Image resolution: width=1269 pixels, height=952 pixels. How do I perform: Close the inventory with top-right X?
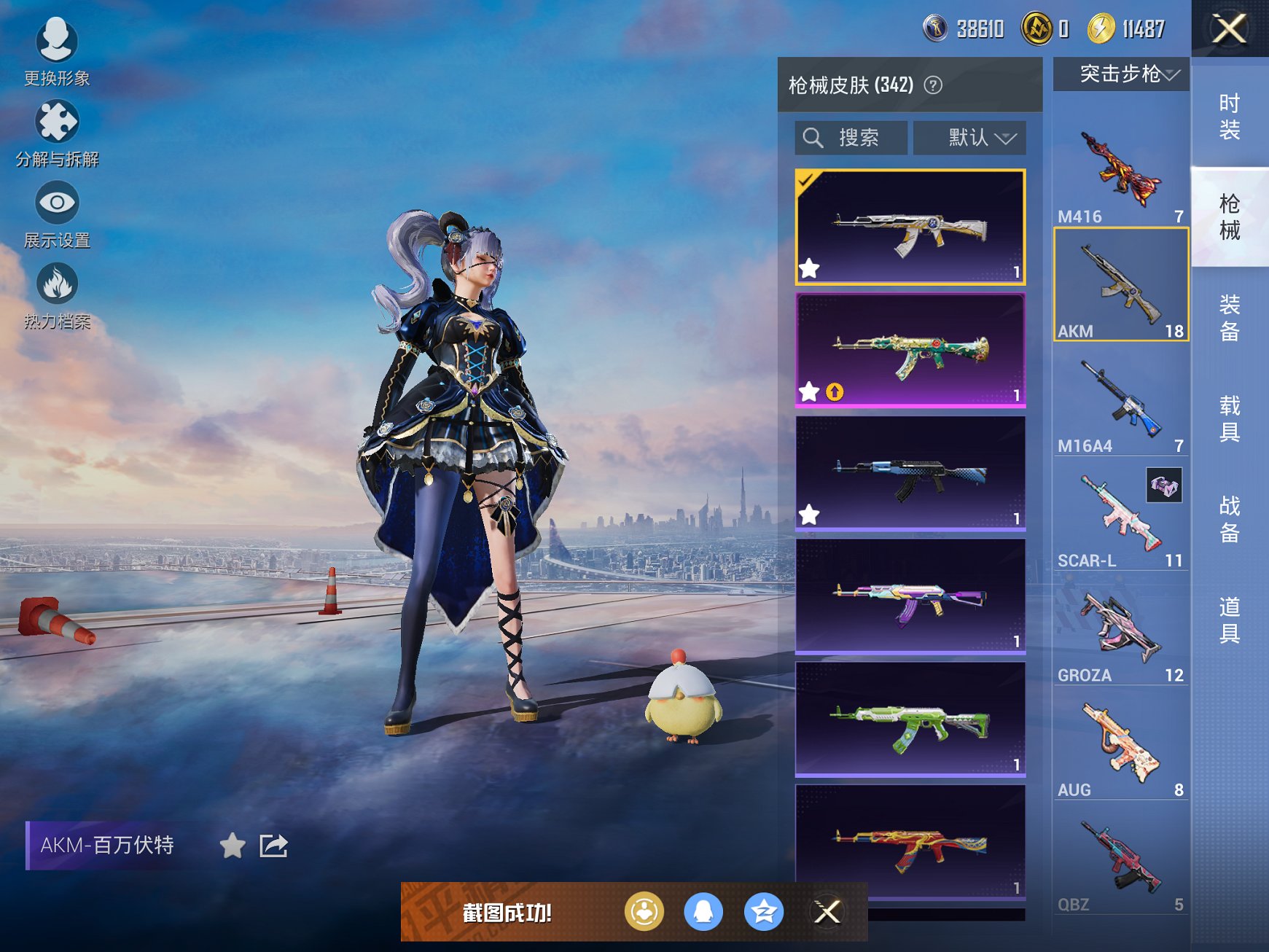coord(1229,29)
